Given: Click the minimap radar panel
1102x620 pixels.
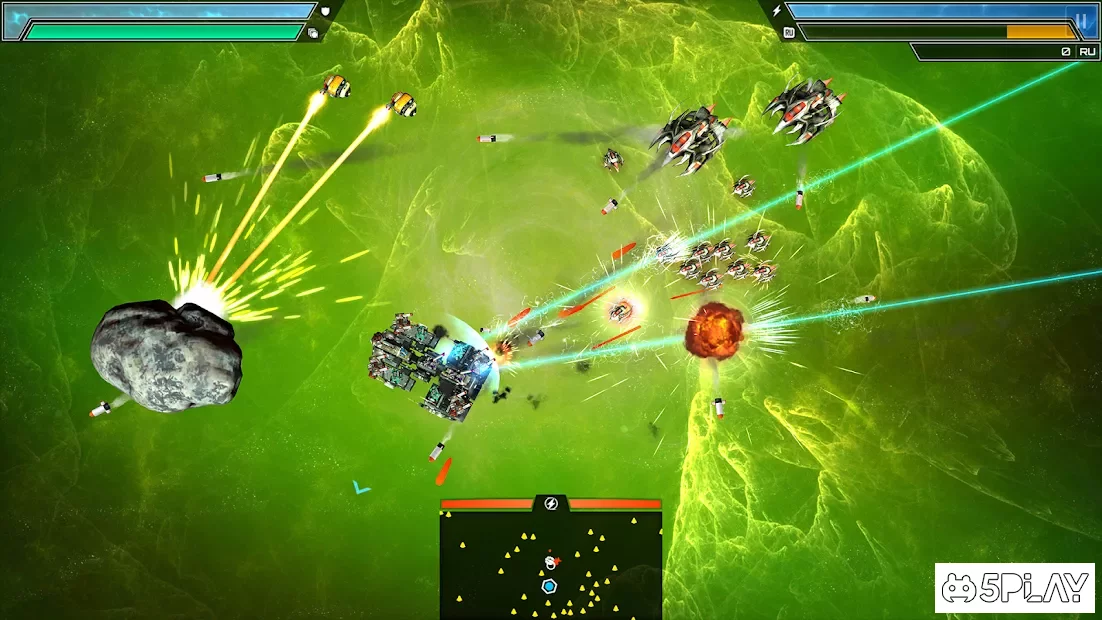Looking at the screenshot, I should pyautogui.click(x=551, y=565).
